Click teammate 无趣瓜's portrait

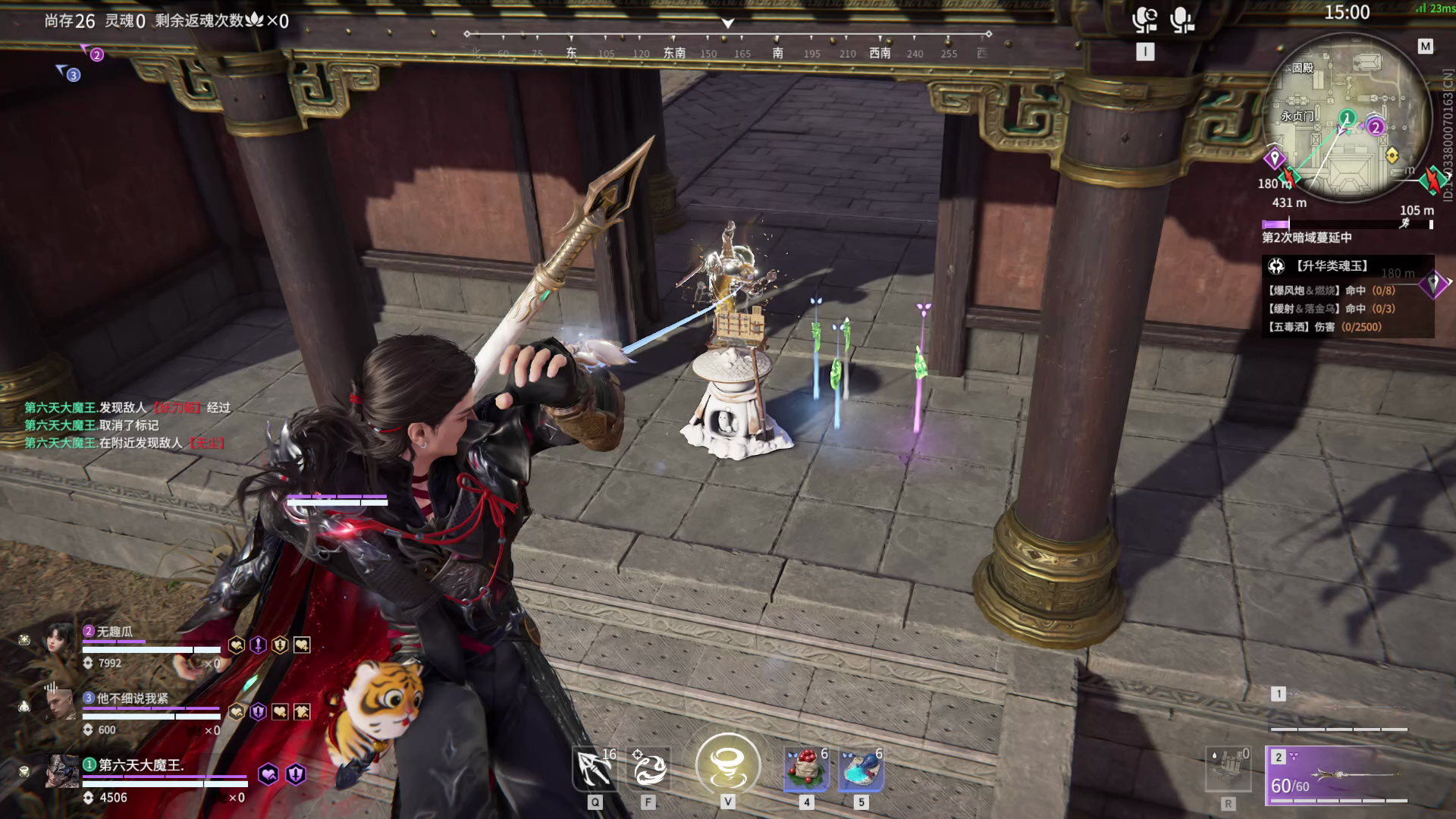point(59,640)
